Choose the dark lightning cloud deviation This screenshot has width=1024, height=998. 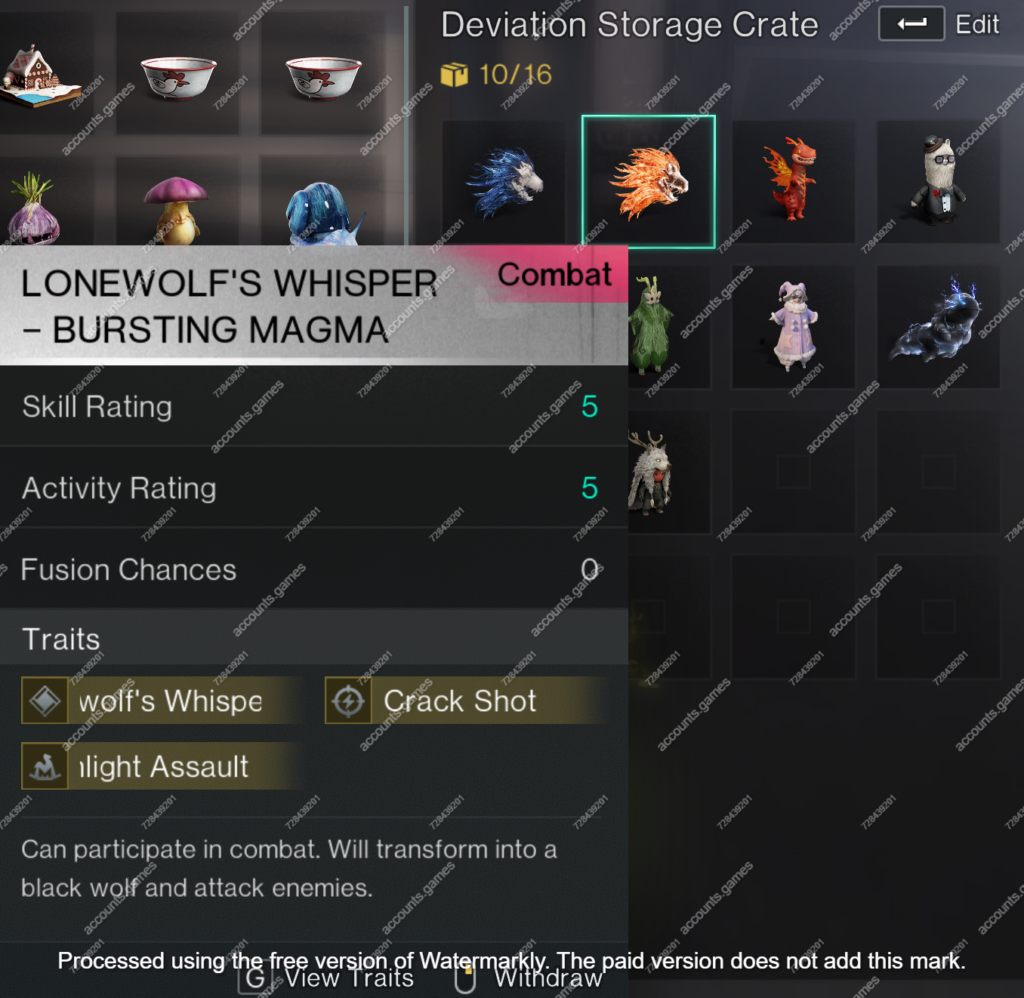[937, 326]
